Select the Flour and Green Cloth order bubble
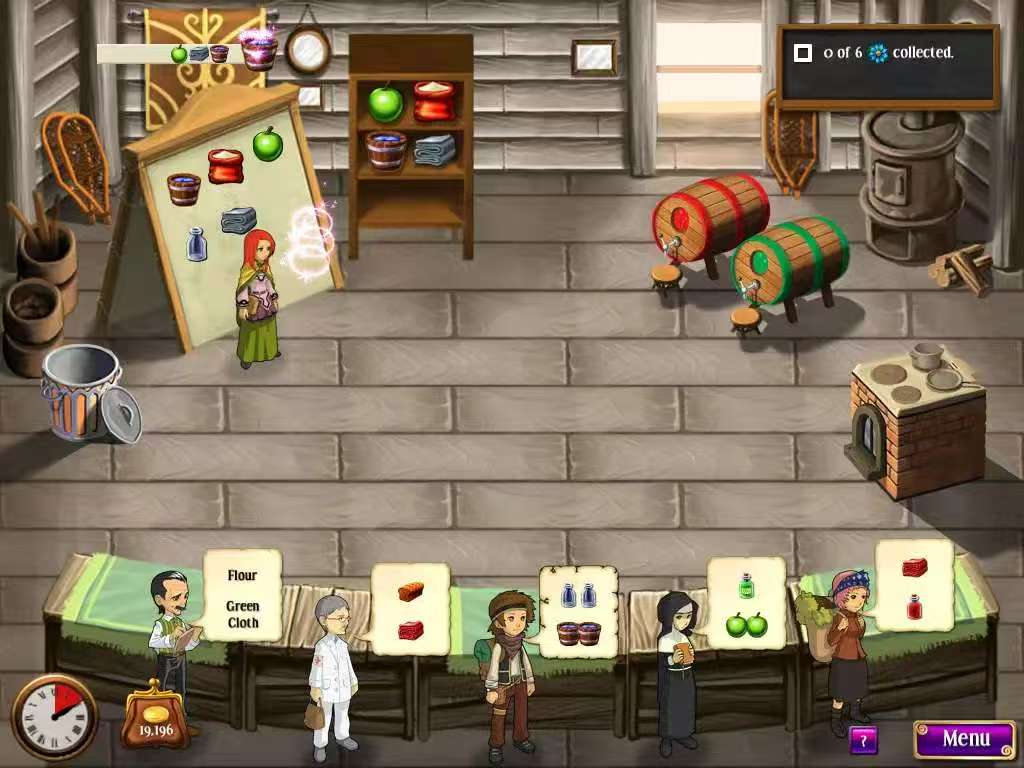This screenshot has height=768, width=1024. (242, 598)
